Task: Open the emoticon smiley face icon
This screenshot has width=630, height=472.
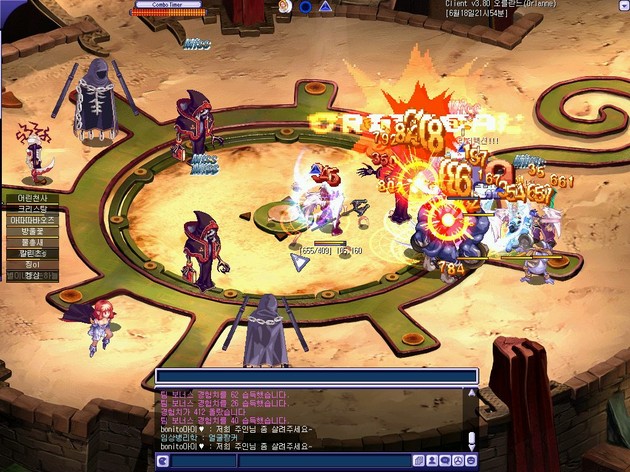Action: coord(470,461)
